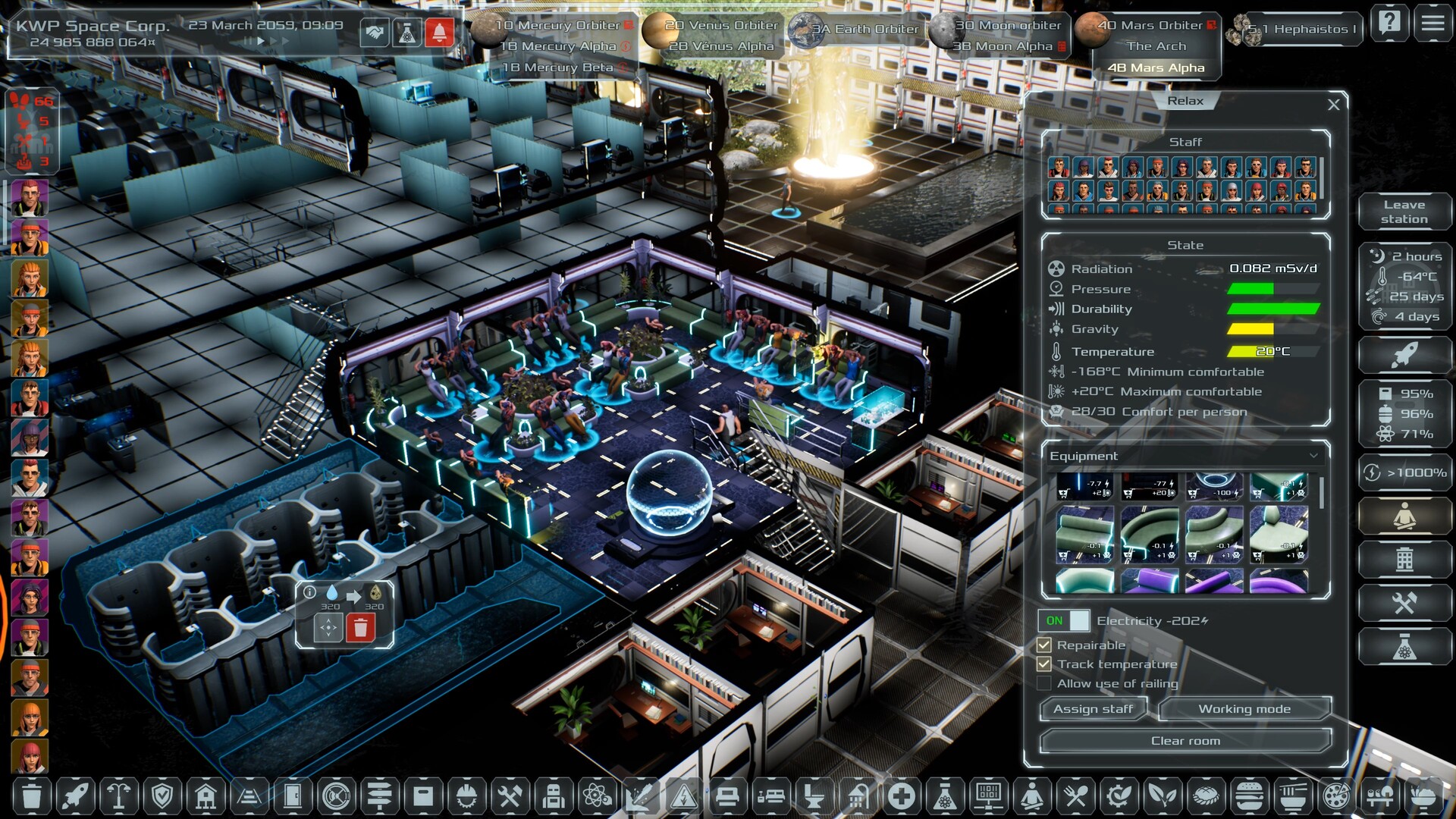The image size is (1456, 819).
Task: Switch the room electricity ON toggle
Action: (1064, 621)
